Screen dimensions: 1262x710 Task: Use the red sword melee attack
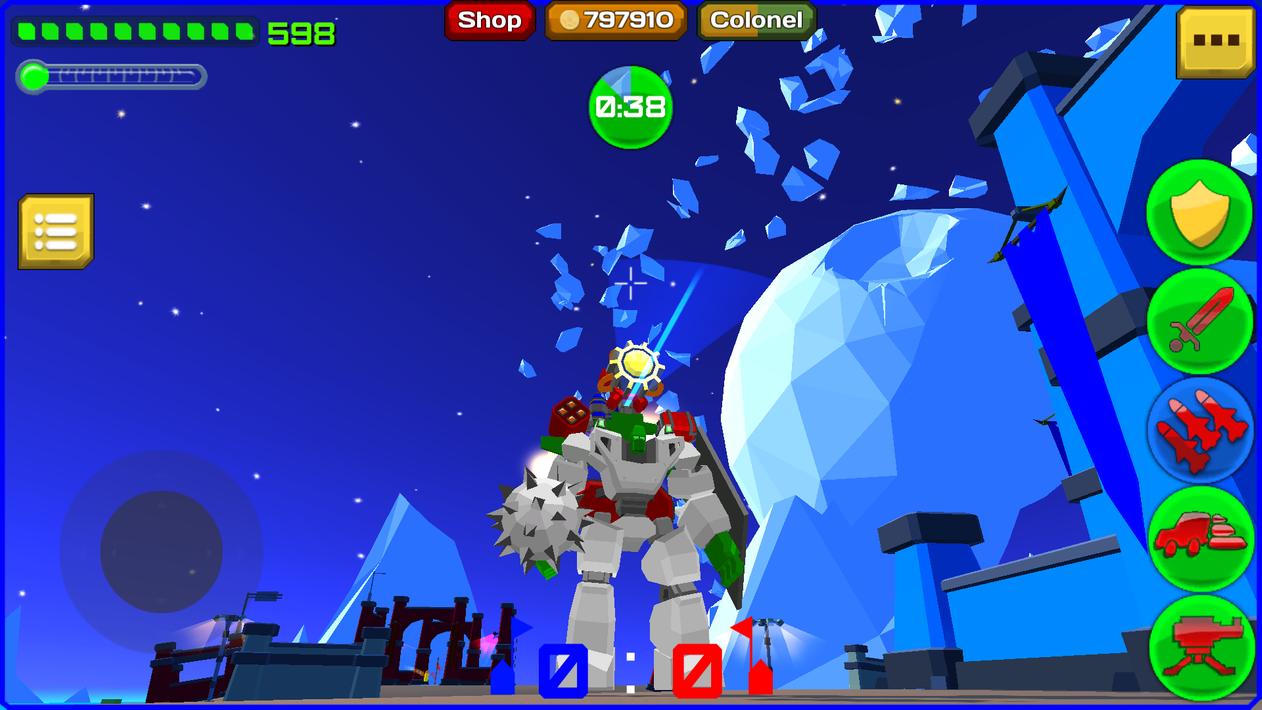[1199, 321]
